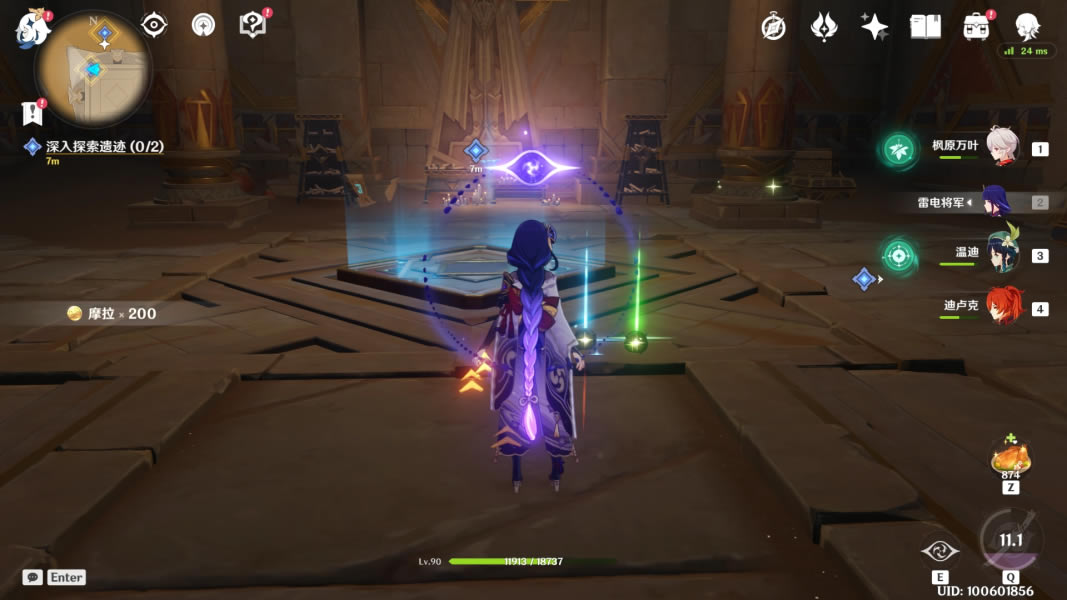Use the roast chicken food item

(x=1011, y=458)
